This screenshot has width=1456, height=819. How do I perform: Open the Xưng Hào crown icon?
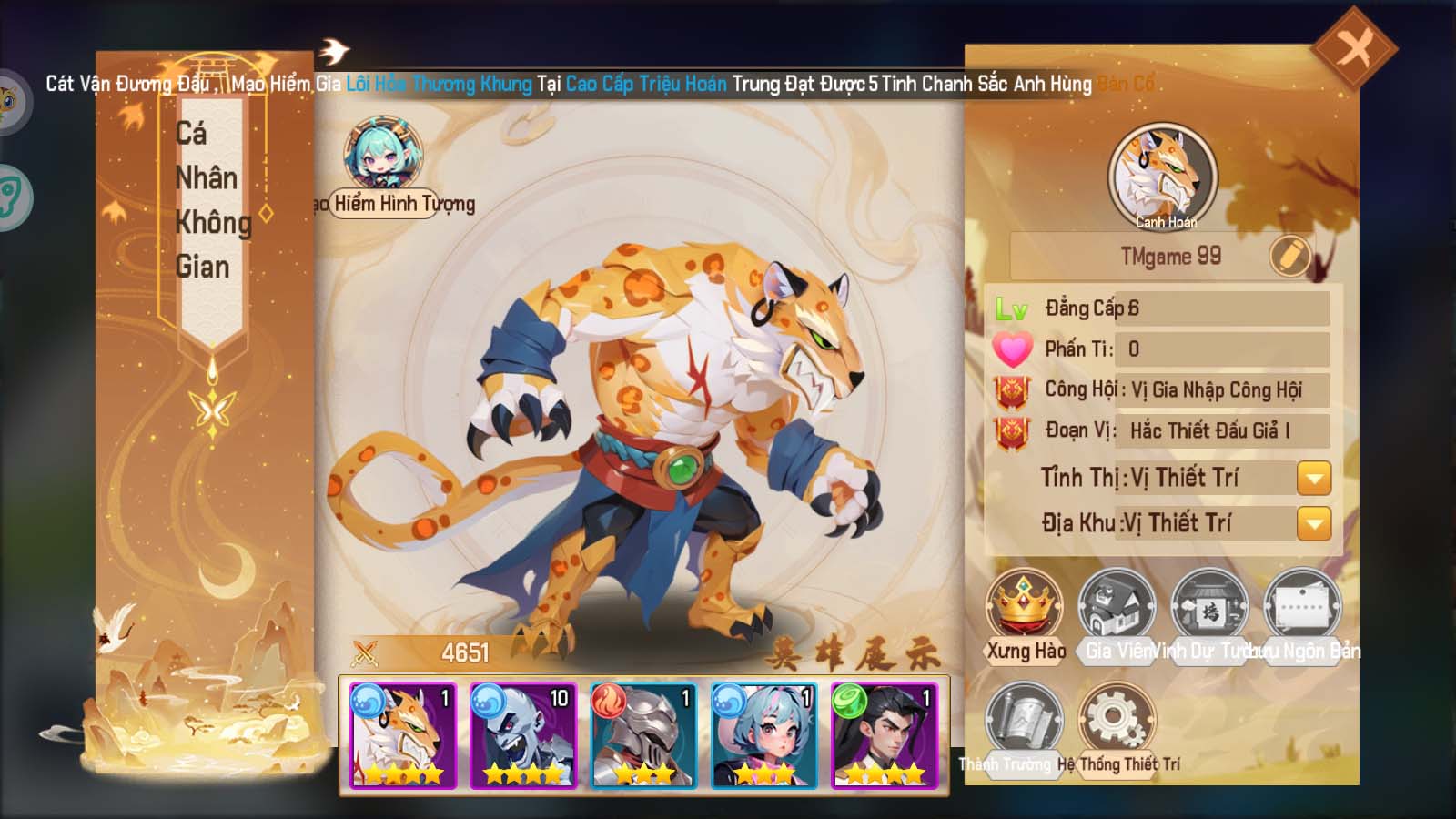(1025, 606)
